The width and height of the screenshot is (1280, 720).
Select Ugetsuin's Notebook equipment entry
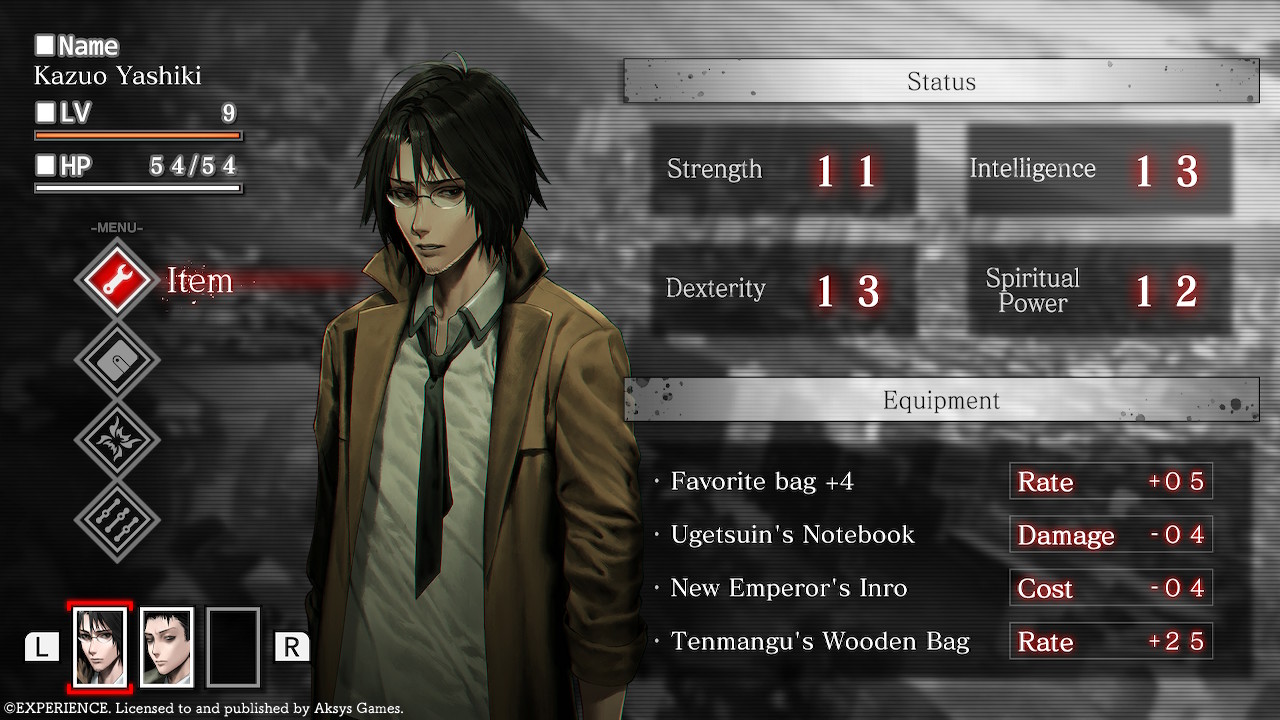coord(792,535)
